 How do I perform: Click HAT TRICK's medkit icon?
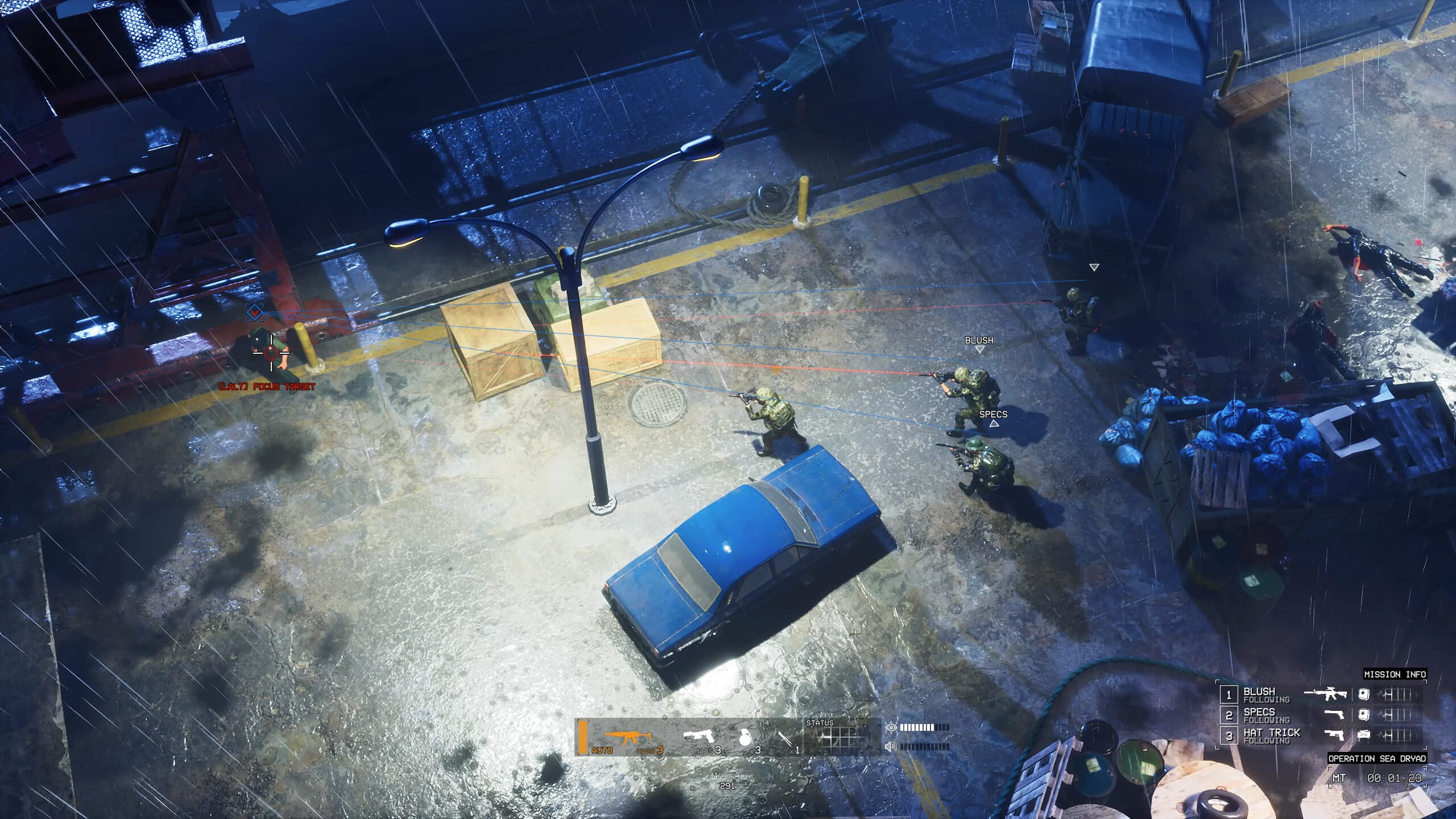[x=1363, y=735]
